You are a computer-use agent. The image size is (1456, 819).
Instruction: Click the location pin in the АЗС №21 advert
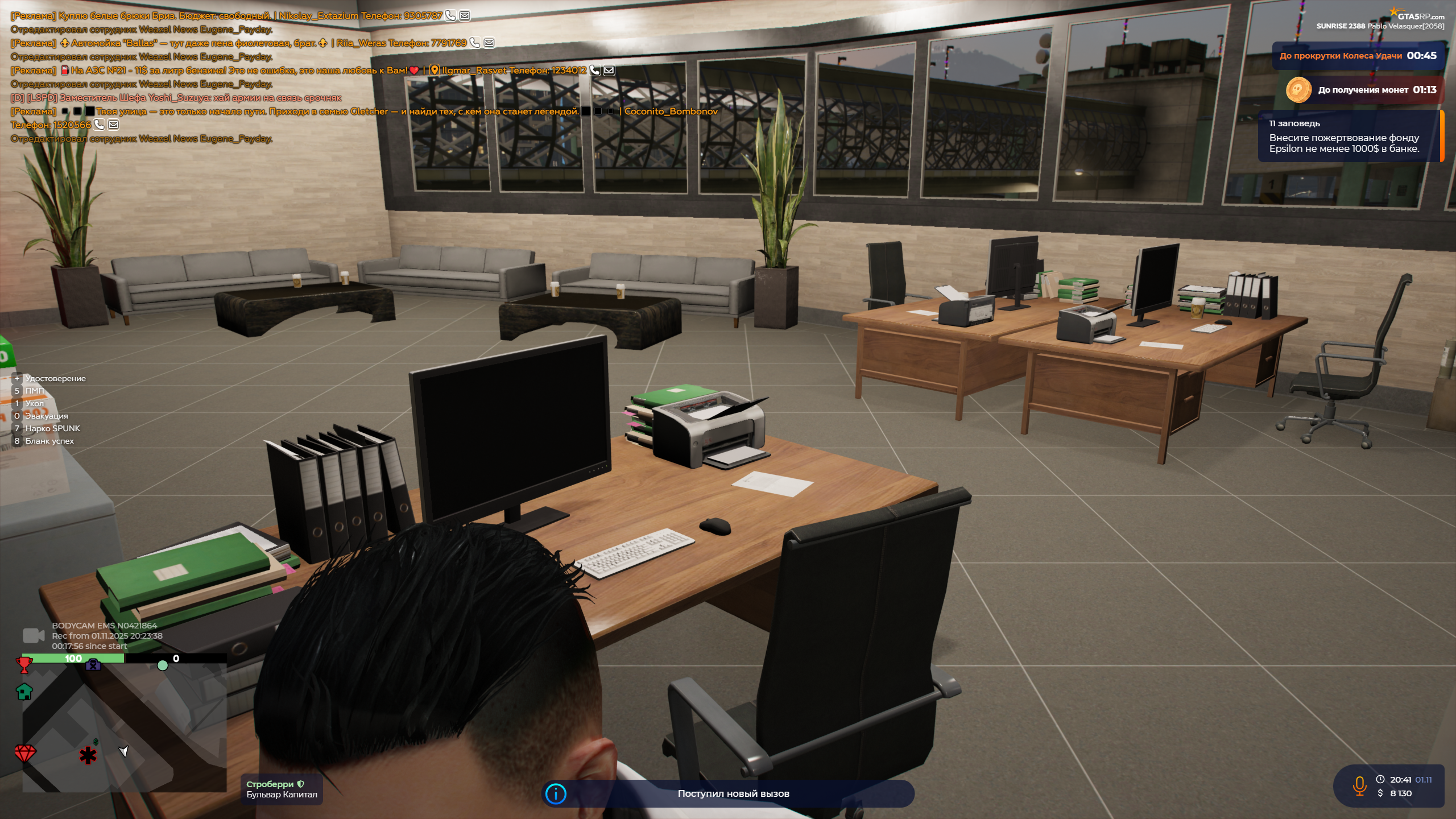click(x=435, y=70)
